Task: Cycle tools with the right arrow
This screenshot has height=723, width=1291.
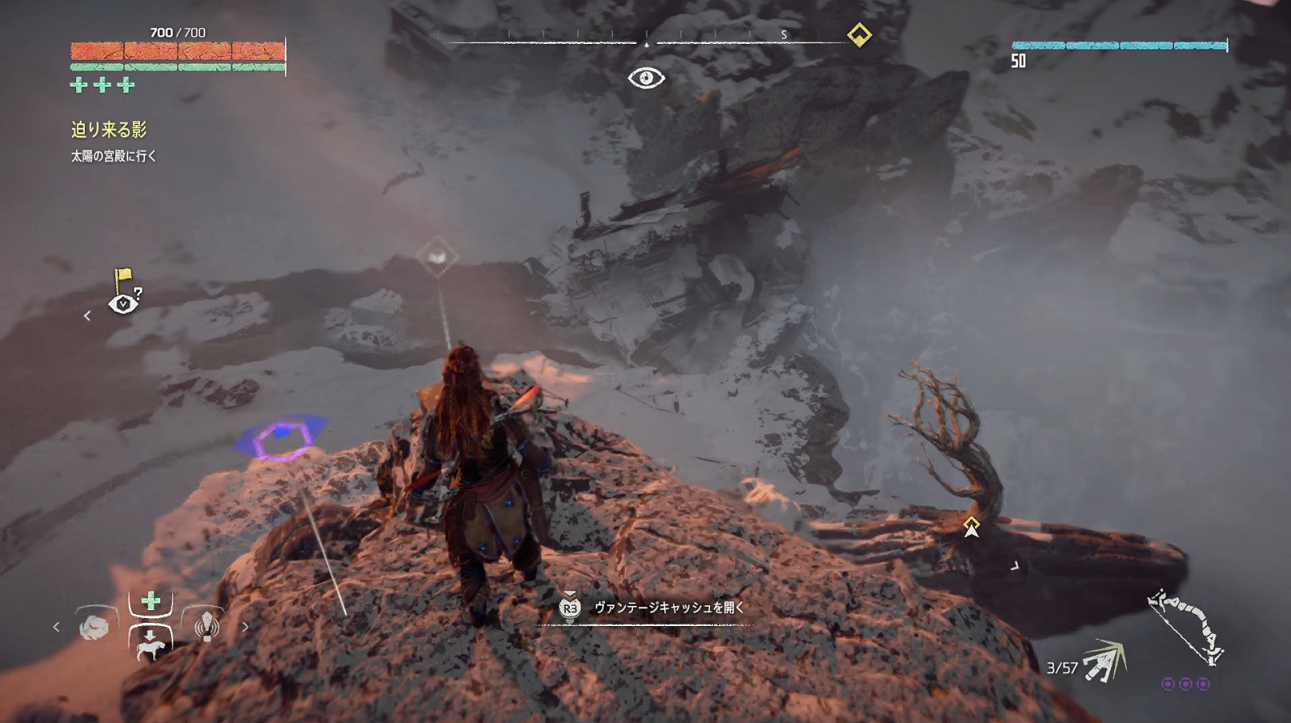Action: [x=245, y=627]
